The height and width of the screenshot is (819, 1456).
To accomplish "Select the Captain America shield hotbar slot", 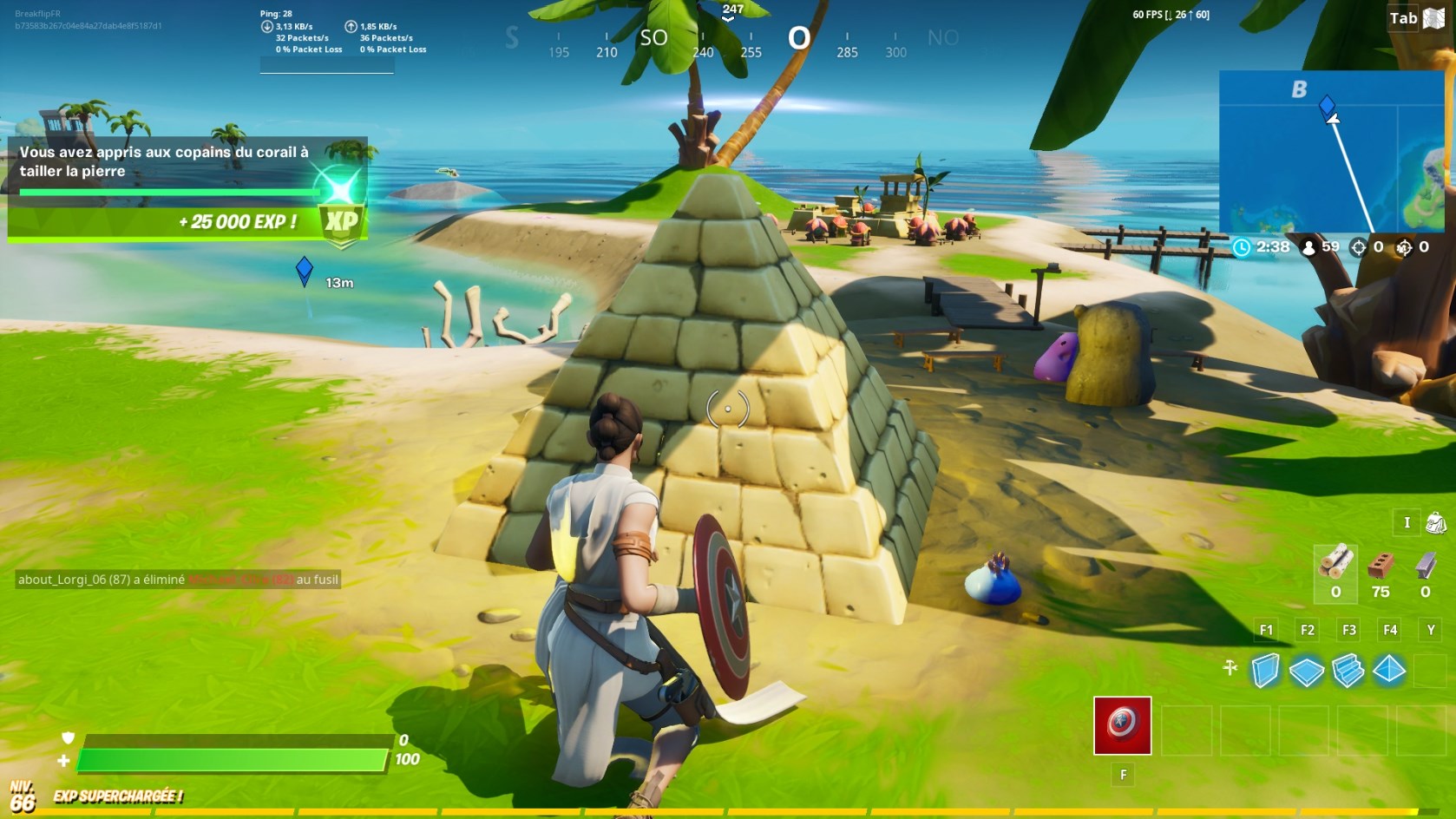I will click(x=1122, y=724).
